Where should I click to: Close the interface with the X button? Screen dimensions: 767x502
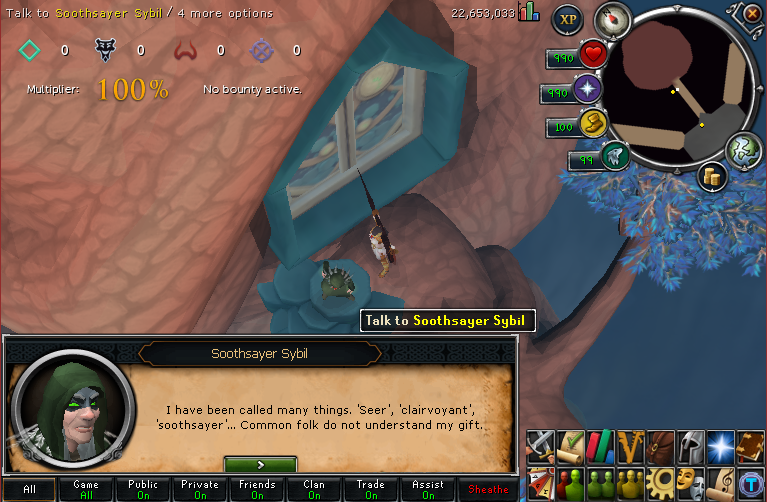pos(752,13)
